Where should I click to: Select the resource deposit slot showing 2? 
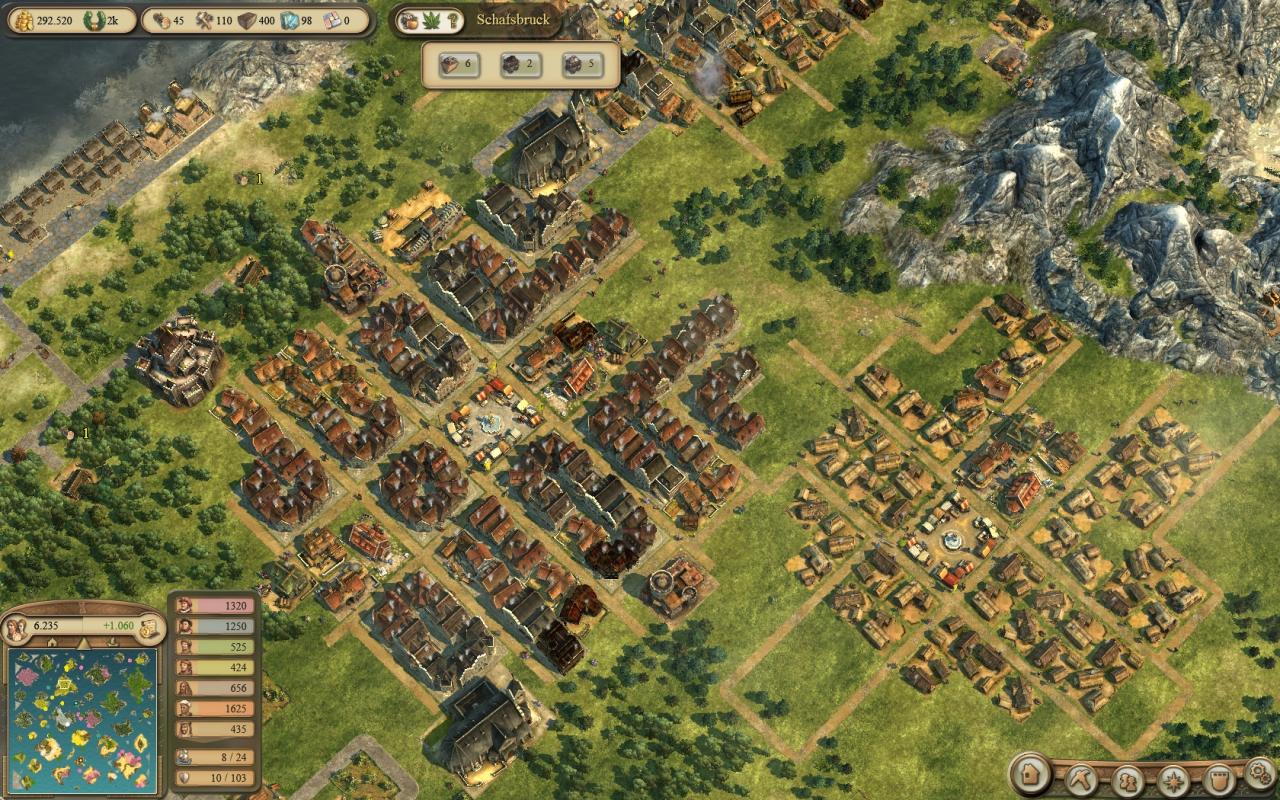pos(514,65)
